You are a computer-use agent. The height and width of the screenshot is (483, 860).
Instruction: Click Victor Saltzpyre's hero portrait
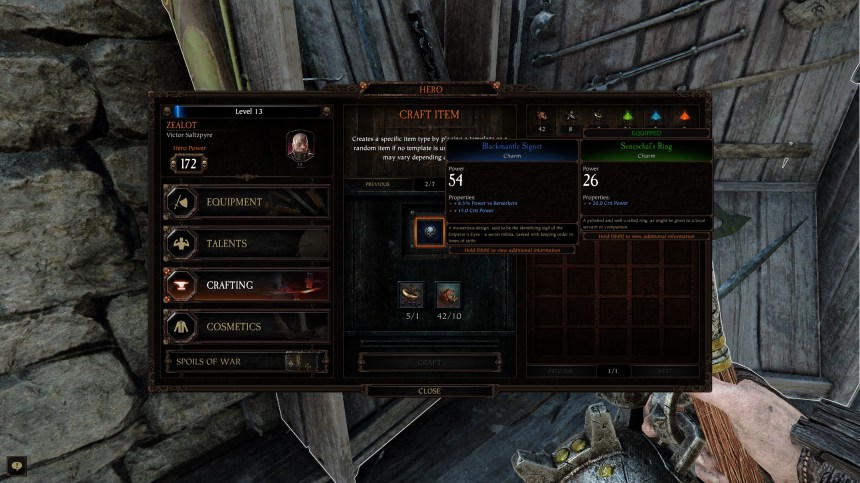point(300,145)
